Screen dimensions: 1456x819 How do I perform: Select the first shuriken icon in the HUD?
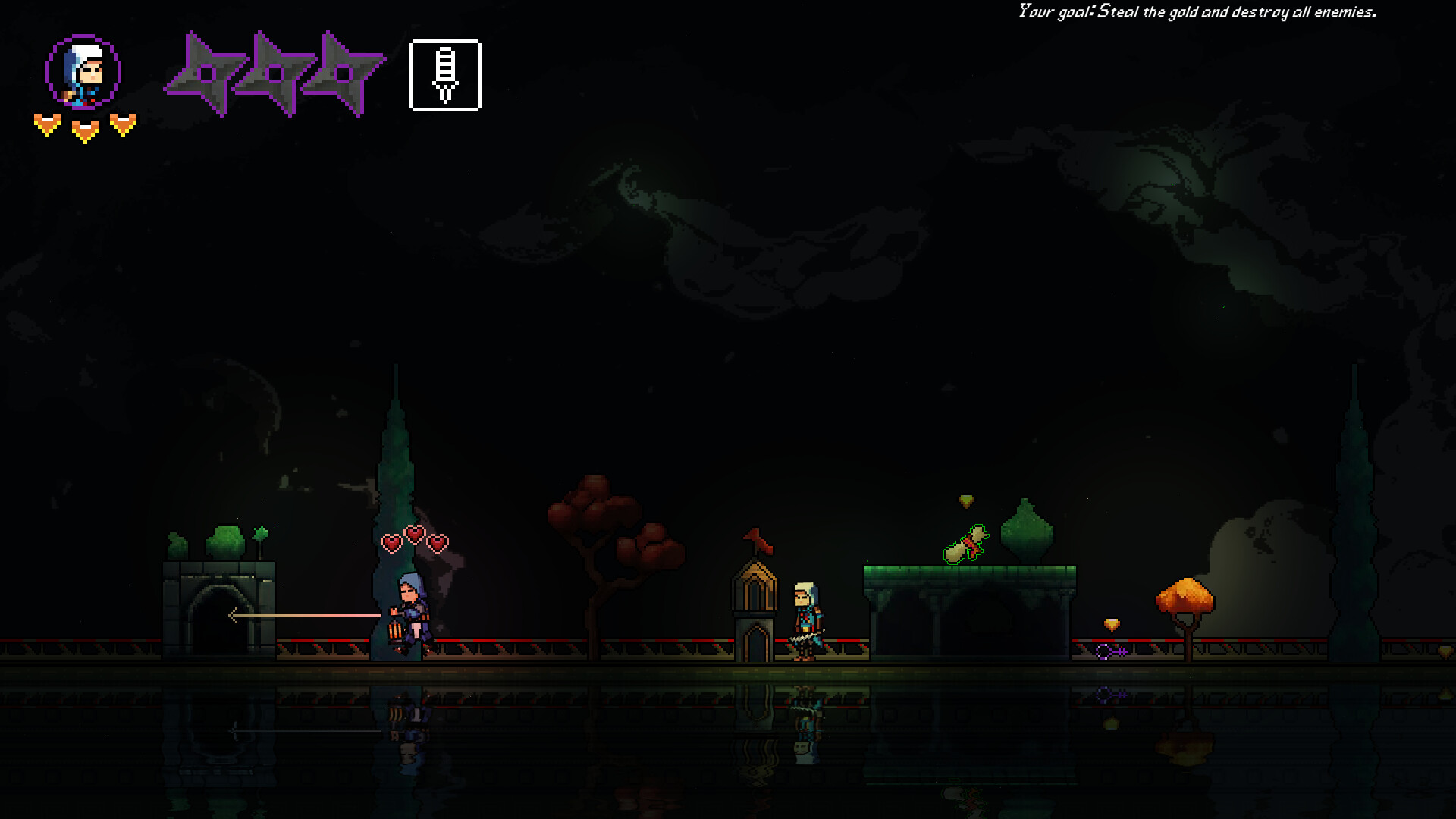click(x=206, y=74)
